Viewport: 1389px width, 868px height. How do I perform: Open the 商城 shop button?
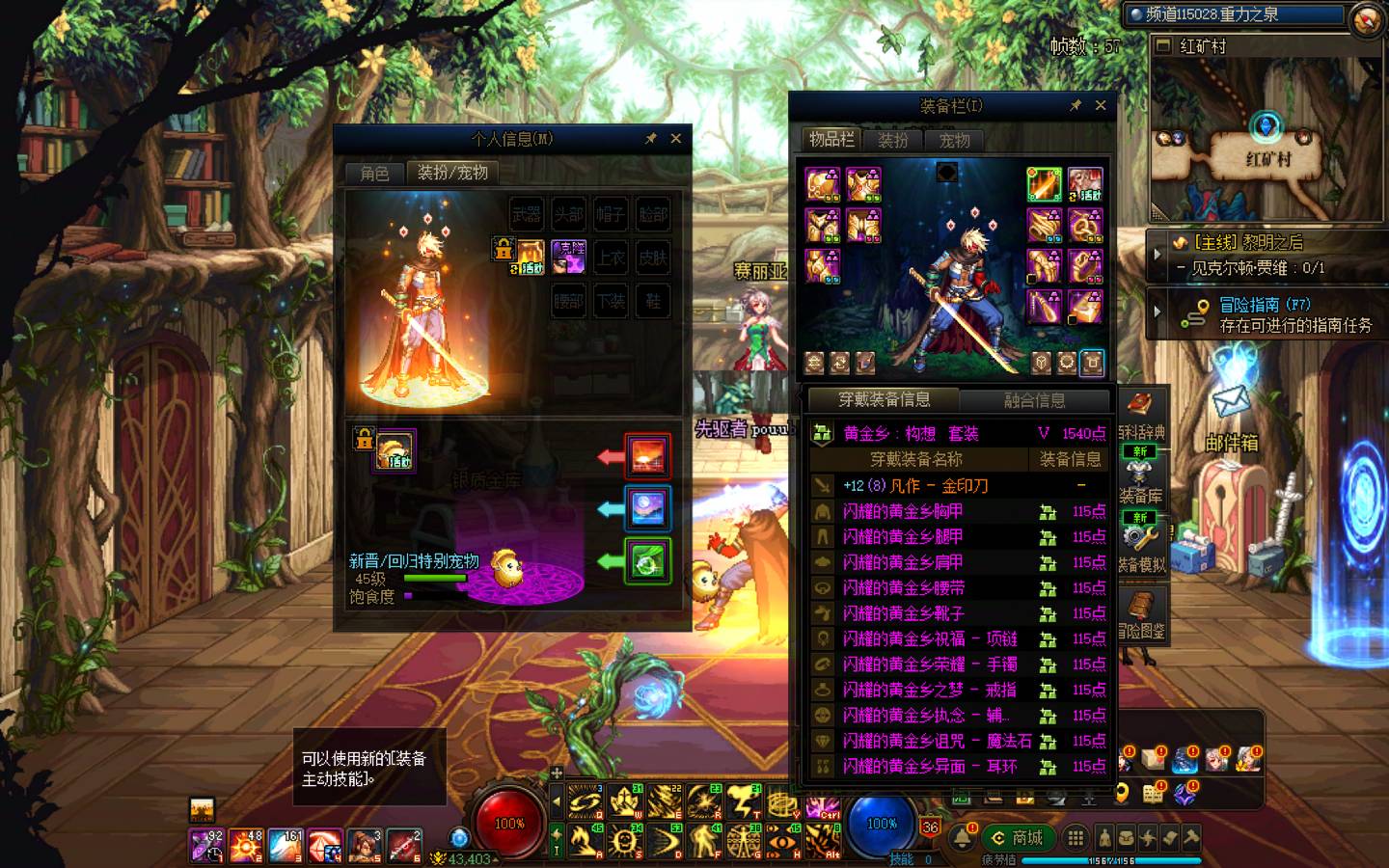click(1019, 837)
